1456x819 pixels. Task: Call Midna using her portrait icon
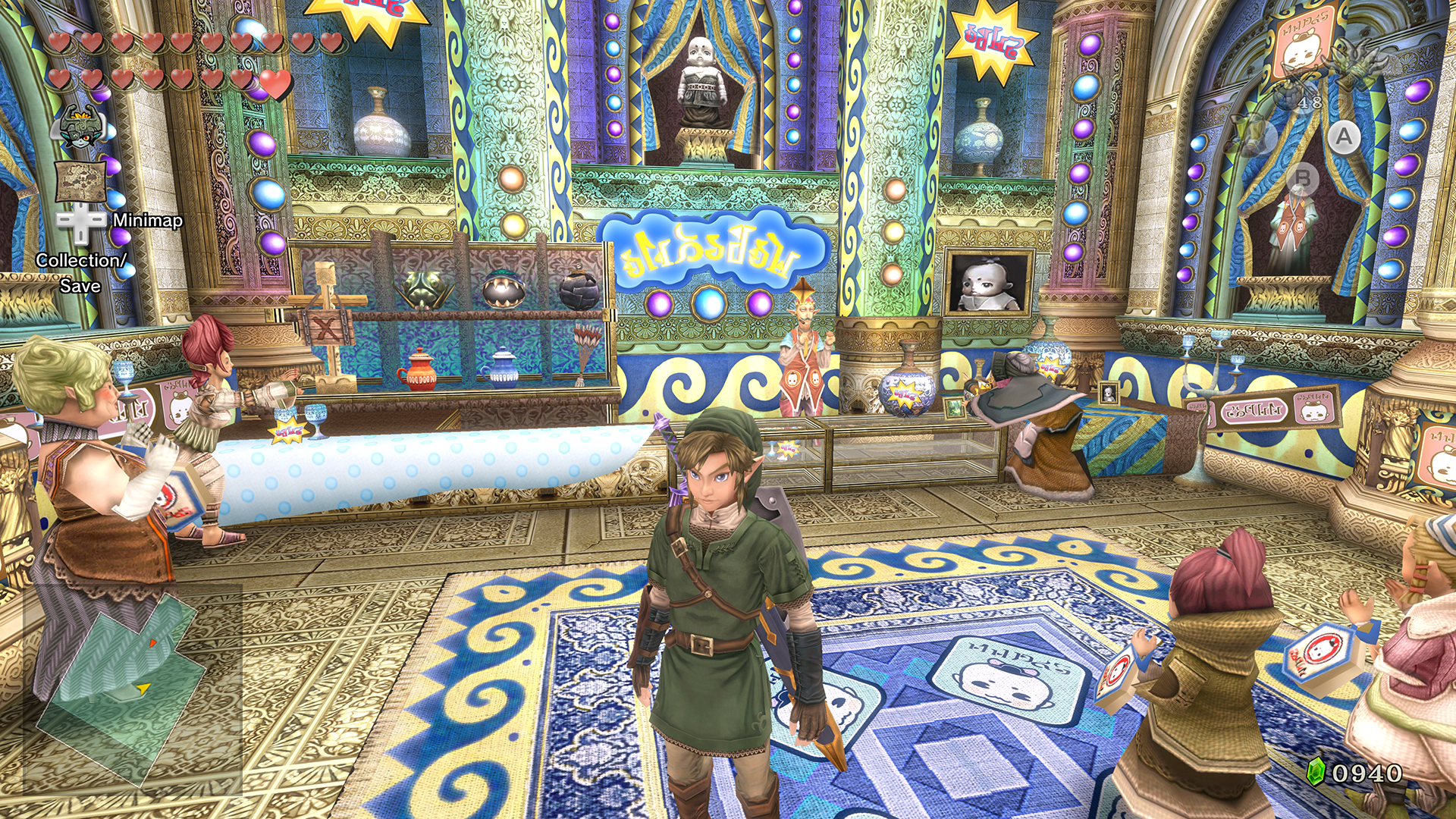[x=77, y=127]
